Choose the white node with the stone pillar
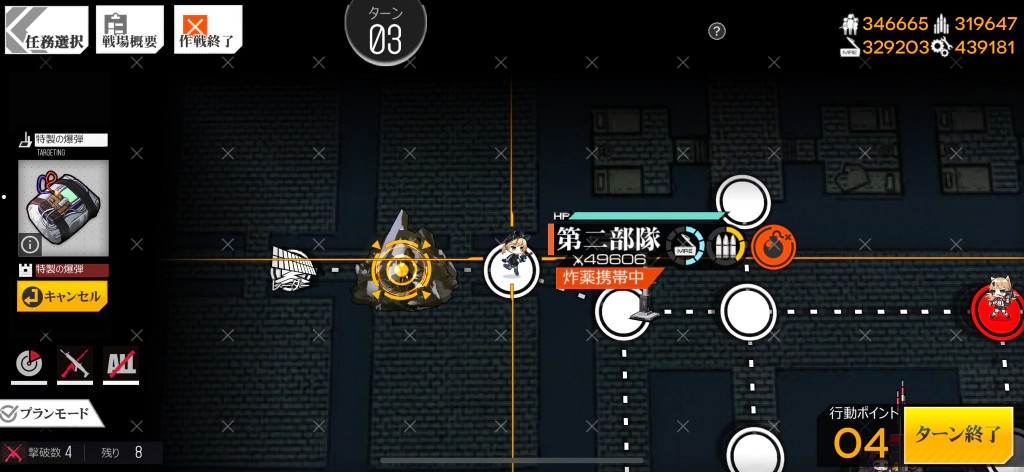The image size is (1024, 472). coord(623,310)
